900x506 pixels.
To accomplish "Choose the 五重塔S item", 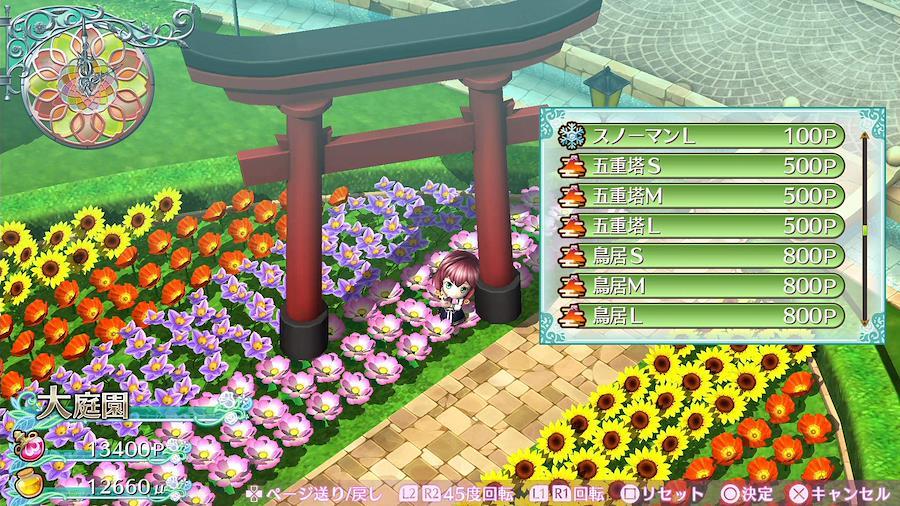I will pyautogui.click(x=700, y=165).
